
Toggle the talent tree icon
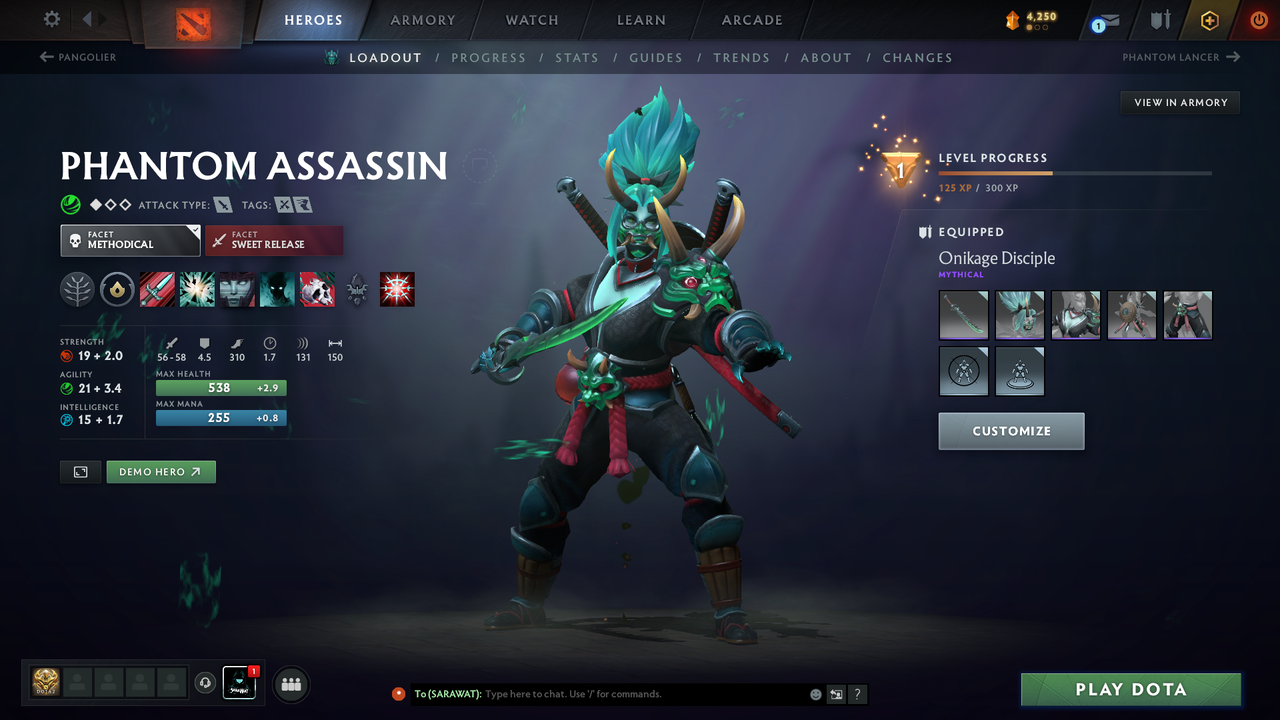click(77, 289)
